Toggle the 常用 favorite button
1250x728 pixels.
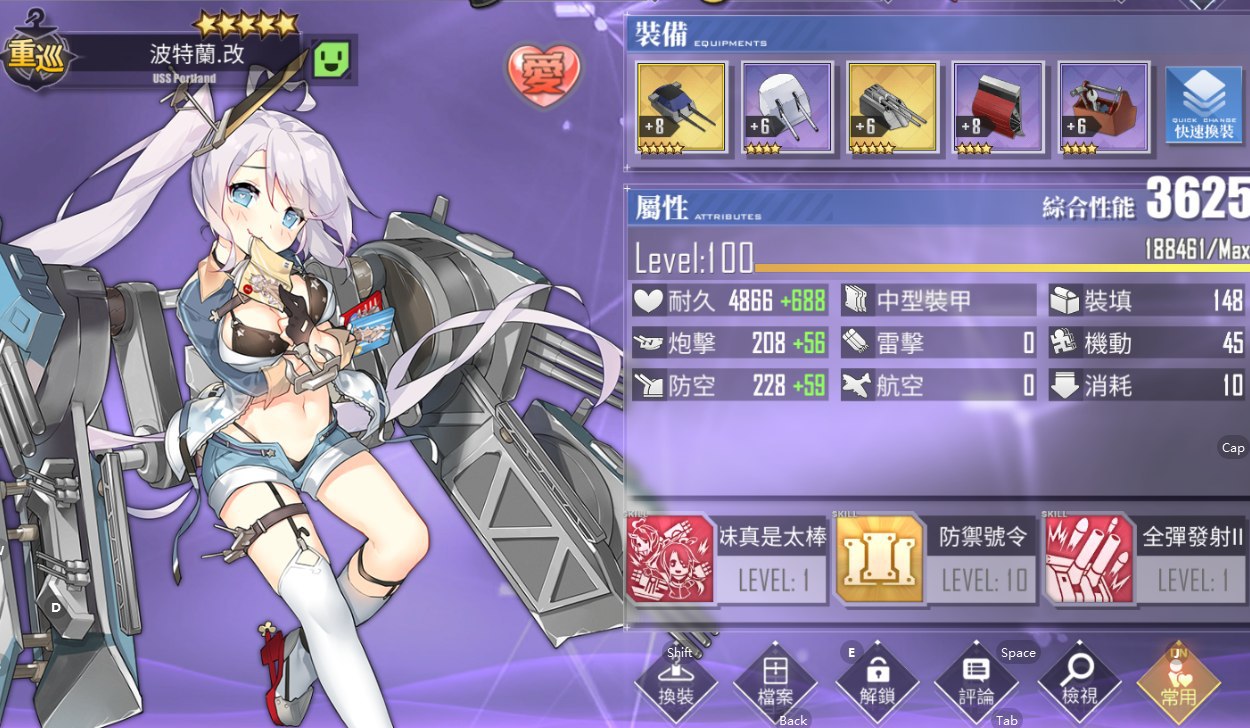[x=1179, y=685]
